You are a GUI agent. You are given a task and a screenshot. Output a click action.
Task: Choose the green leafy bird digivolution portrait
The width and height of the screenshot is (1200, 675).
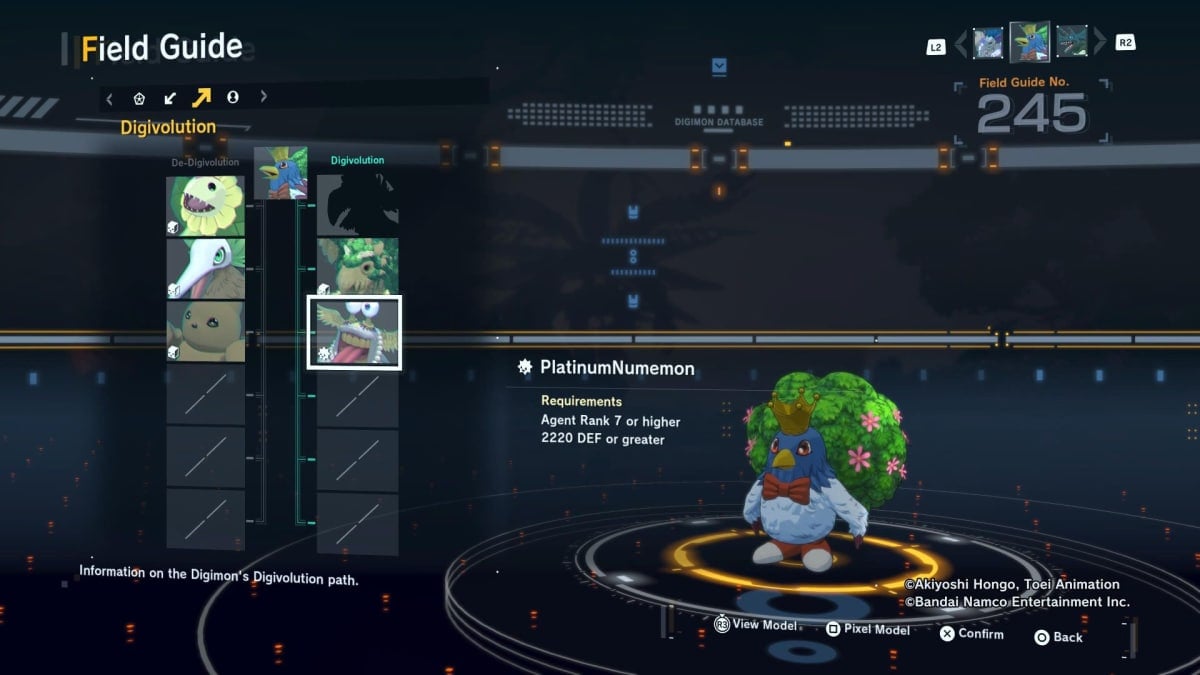click(x=358, y=267)
